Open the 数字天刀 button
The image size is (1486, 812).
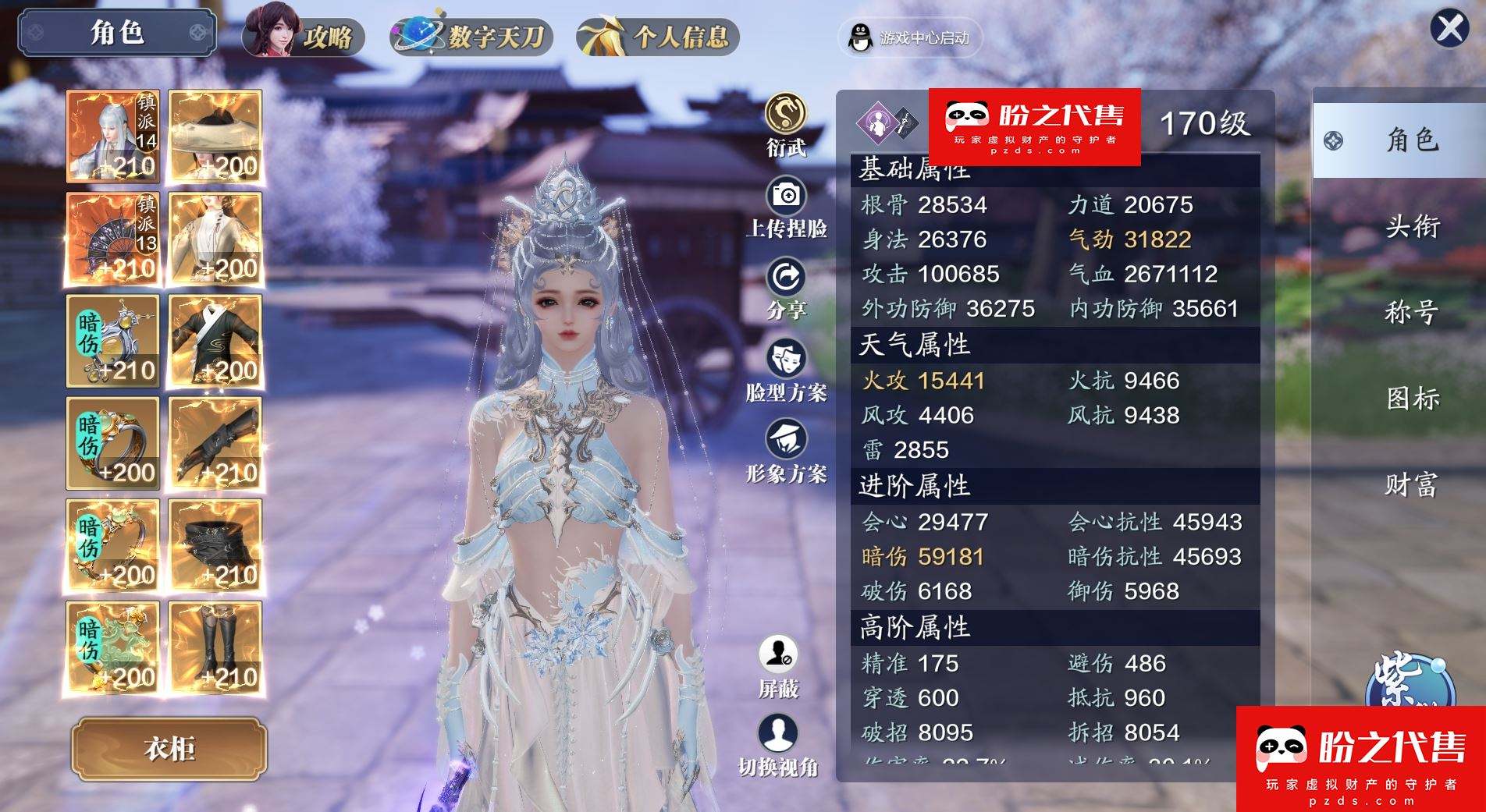point(472,36)
